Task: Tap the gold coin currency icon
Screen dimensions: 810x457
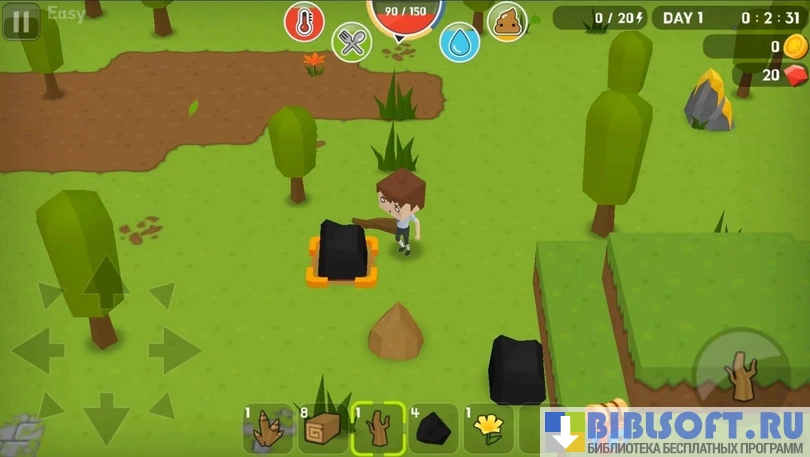Action: pyautogui.click(x=796, y=46)
